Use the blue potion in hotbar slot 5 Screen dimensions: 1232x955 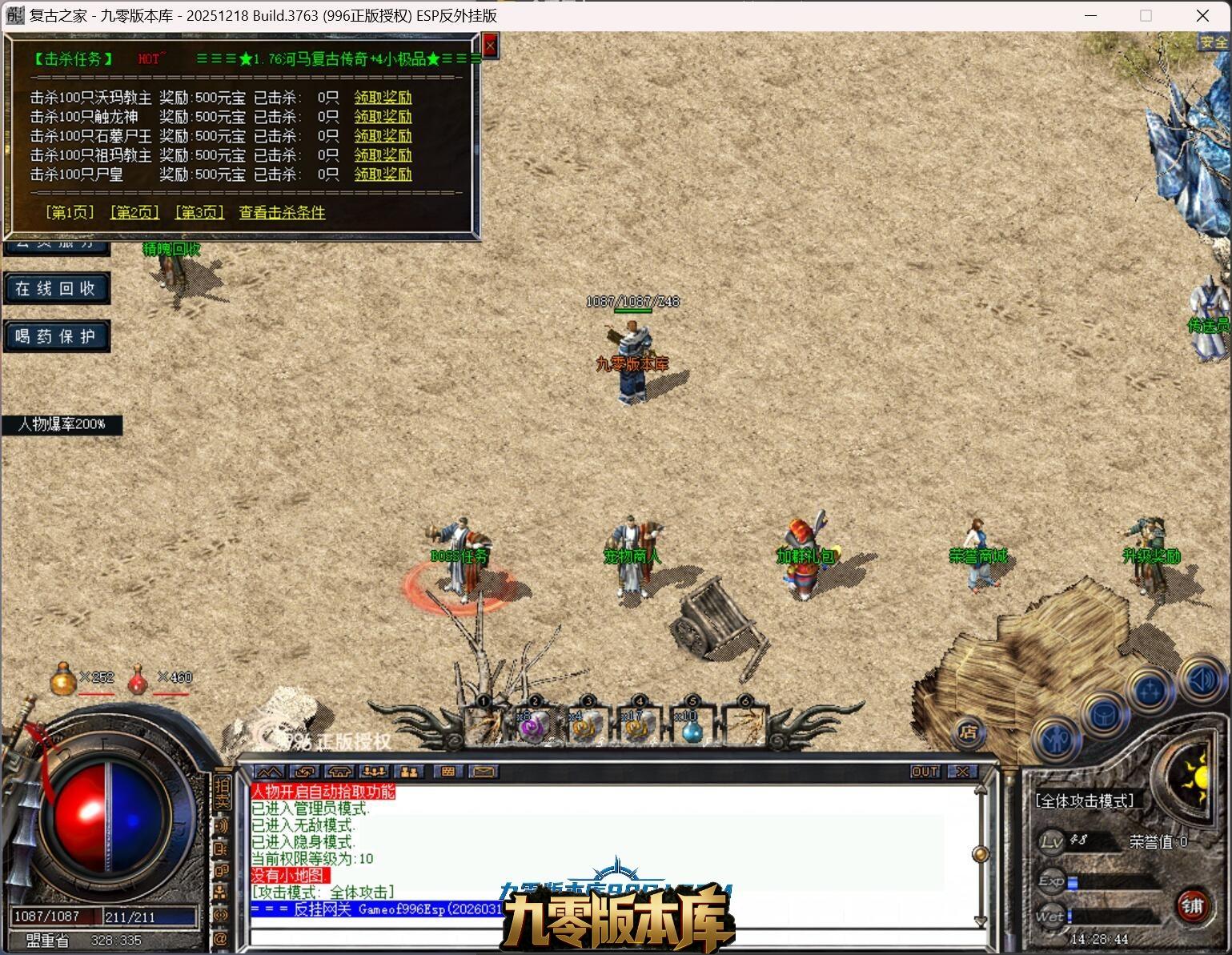click(x=690, y=727)
